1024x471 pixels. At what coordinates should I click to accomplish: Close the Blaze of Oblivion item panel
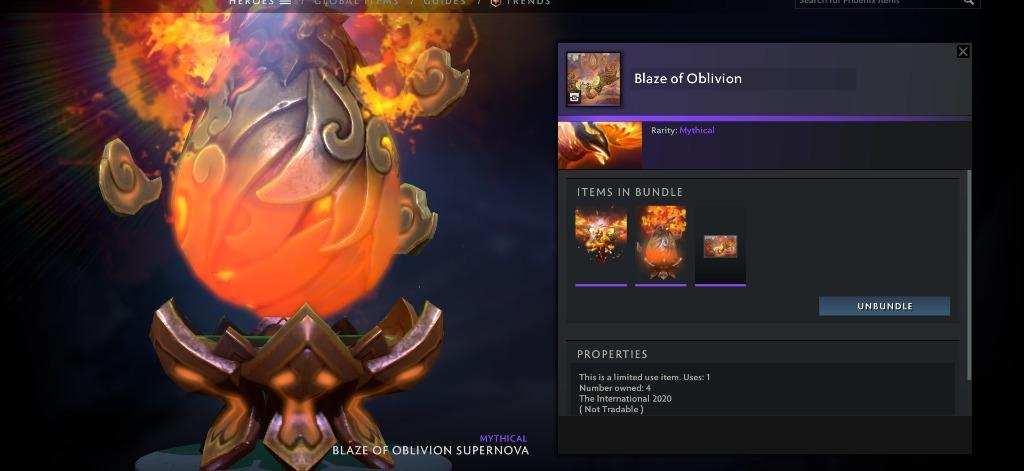pos(963,52)
